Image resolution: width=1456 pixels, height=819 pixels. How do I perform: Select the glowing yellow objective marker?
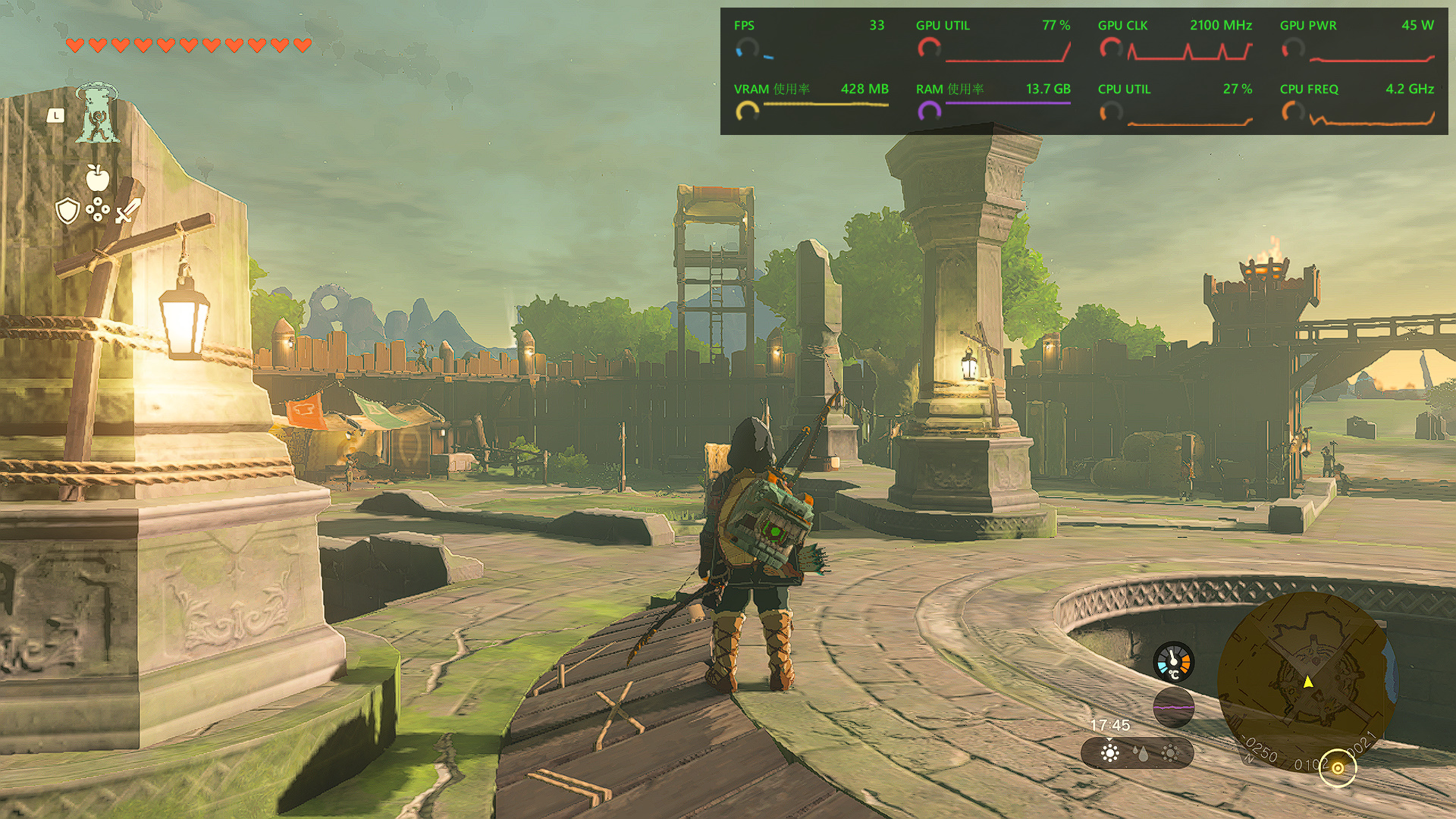click(1338, 768)
